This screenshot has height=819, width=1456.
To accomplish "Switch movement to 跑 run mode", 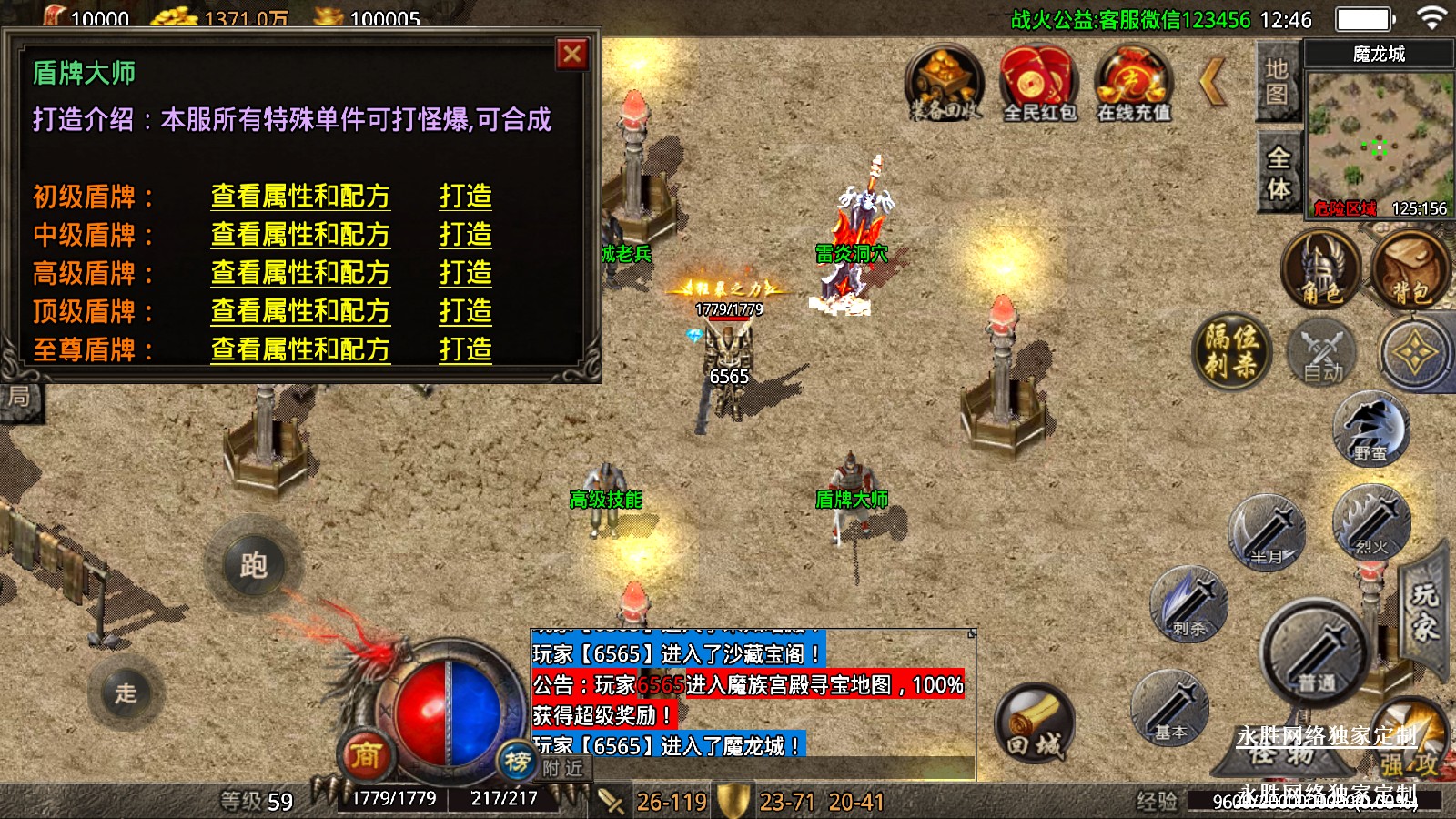I will (x=253, y=565).
